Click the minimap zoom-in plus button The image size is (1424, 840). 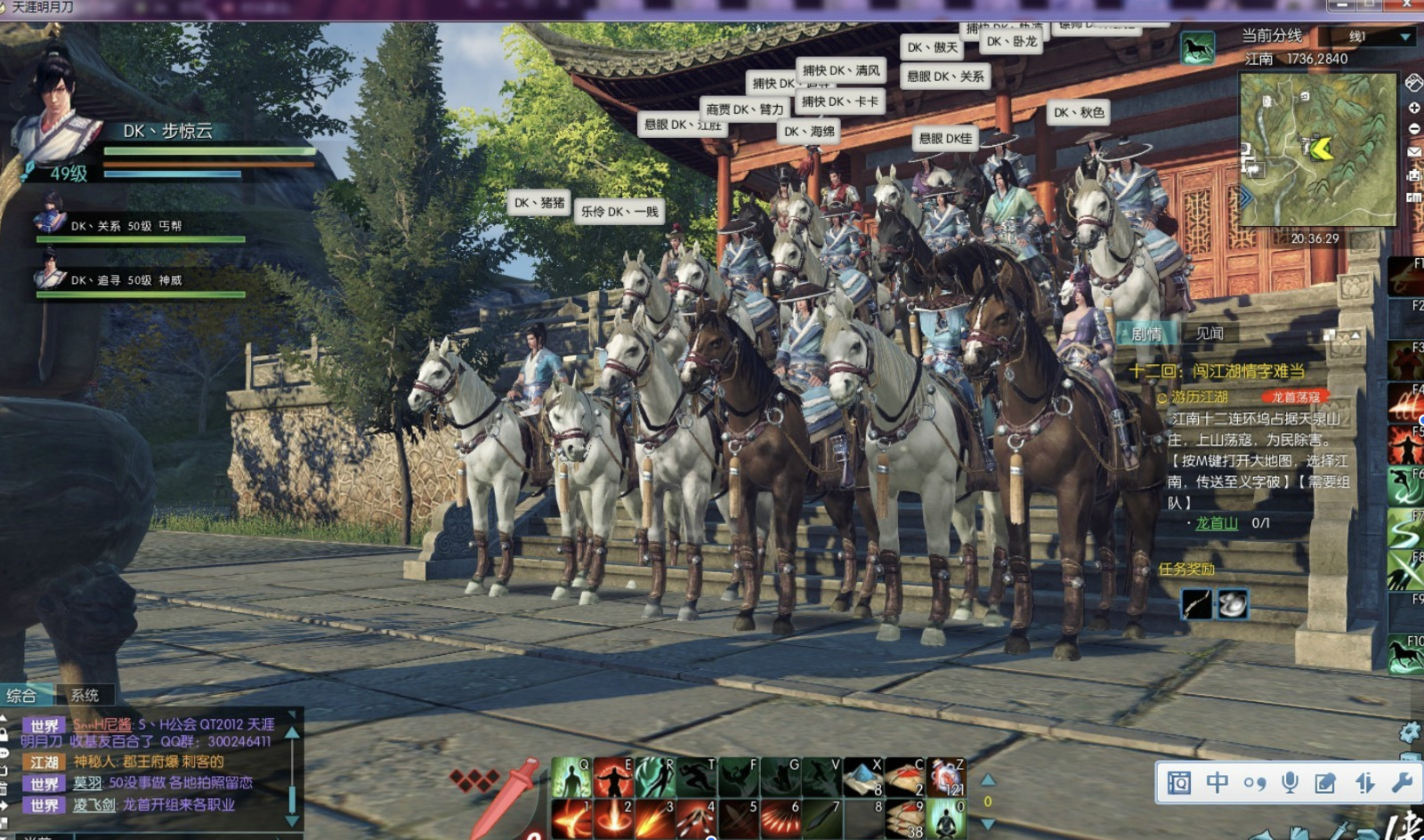[x=1413, y=107]
